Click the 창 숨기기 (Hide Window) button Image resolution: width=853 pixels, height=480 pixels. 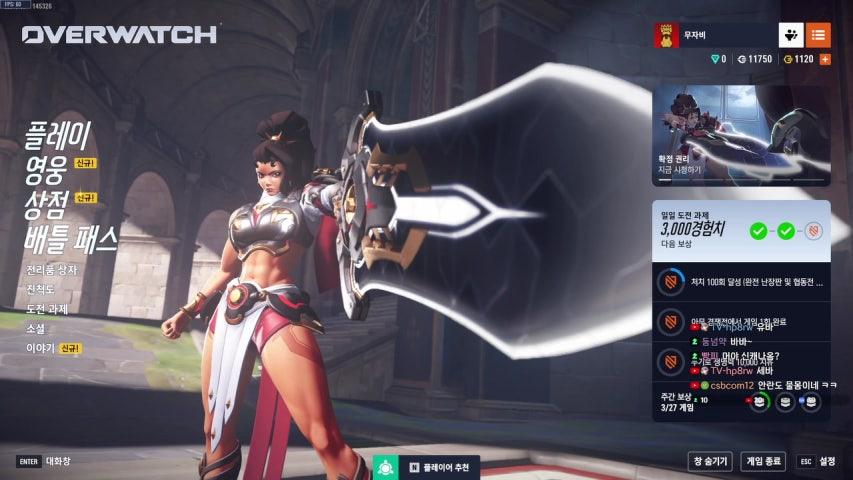click(x=709, y=461)
